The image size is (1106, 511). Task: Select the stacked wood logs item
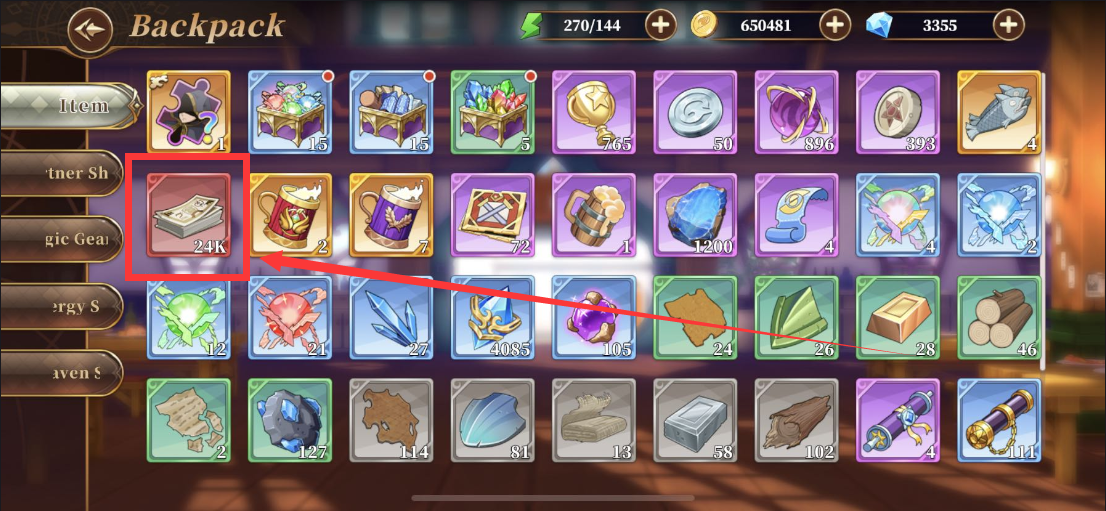[999, 316]
